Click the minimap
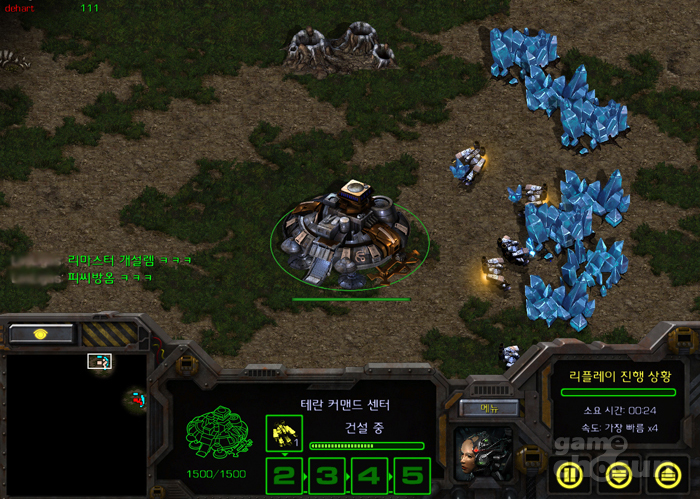The width and height of the screenshot is (700, 499). coord(76,418)
